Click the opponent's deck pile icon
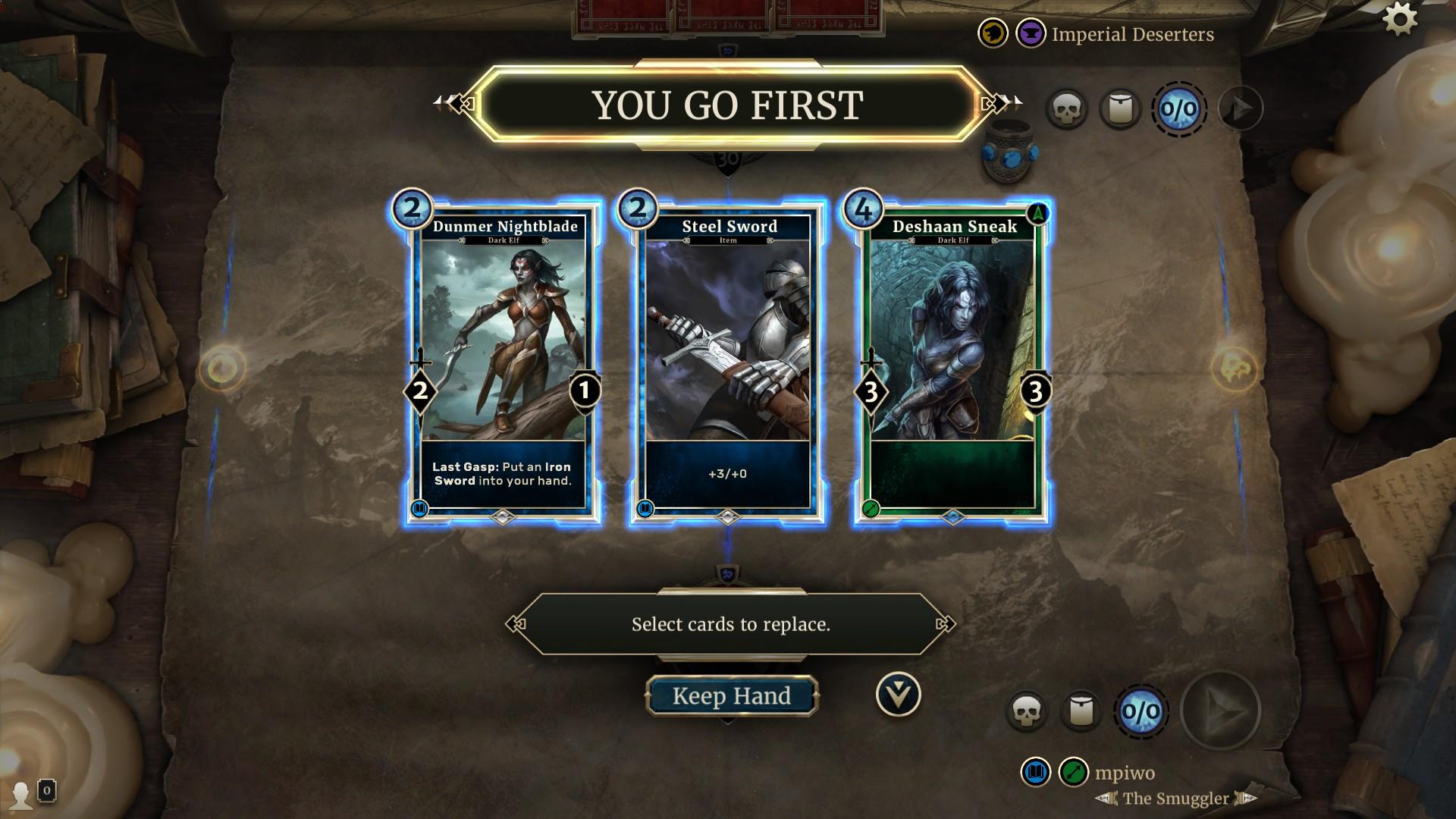Viewport: 1456px width, 819px height. click(x=1120, y=108)
